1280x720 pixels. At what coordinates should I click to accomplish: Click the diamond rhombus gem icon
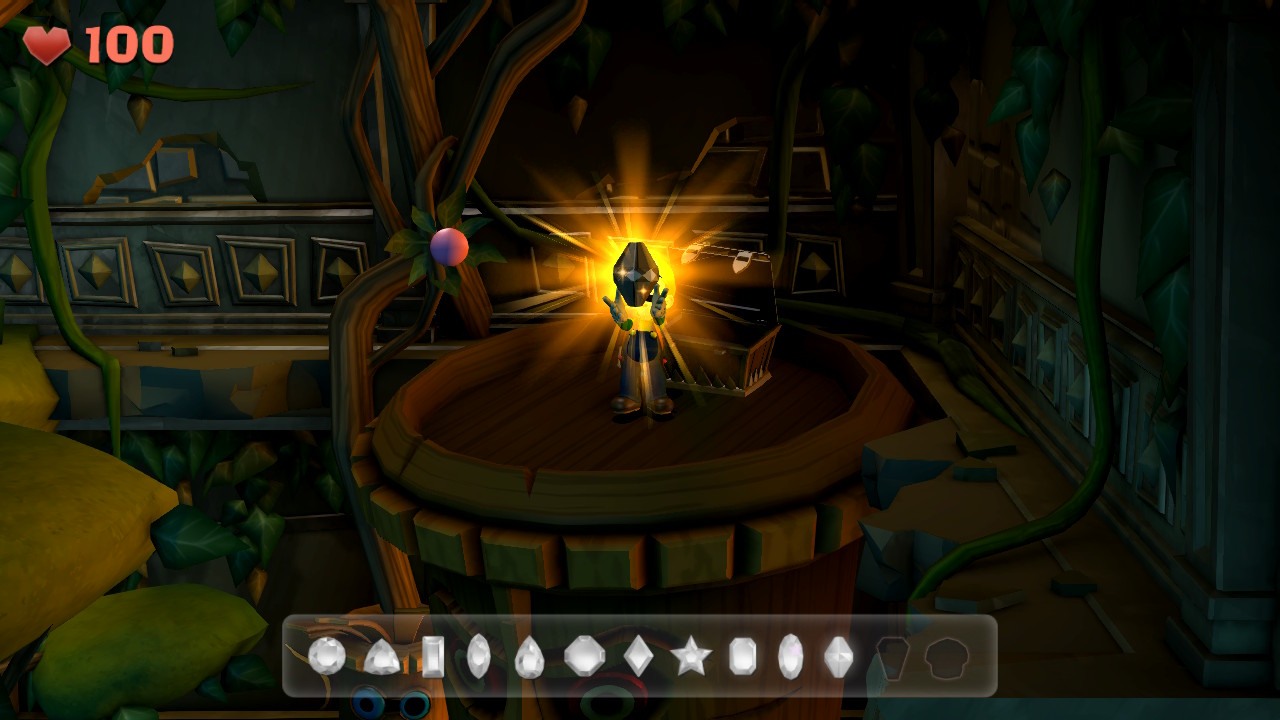click(637, 656)
